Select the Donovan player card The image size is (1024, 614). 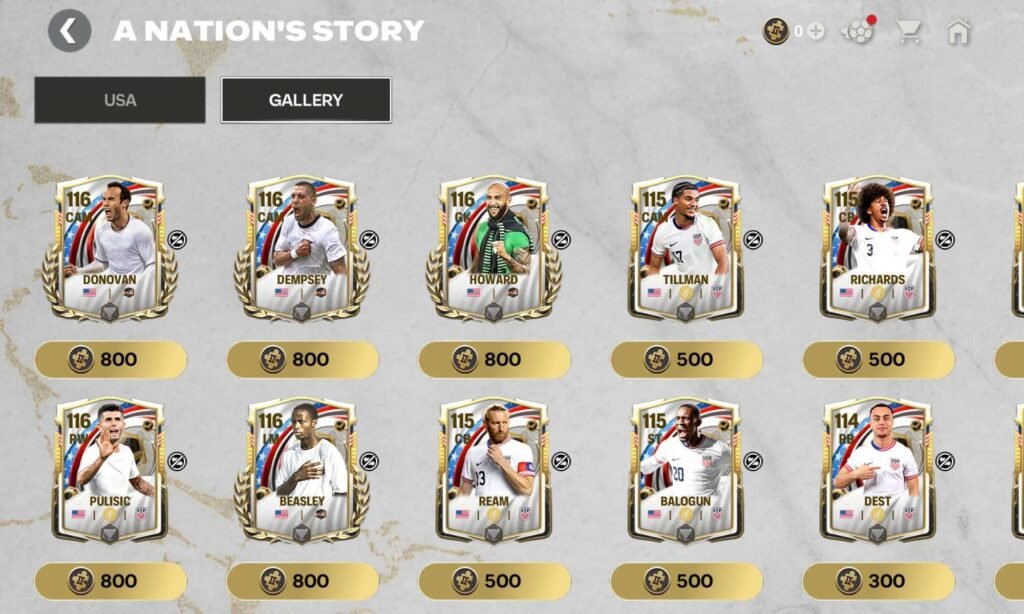point(110,248)
